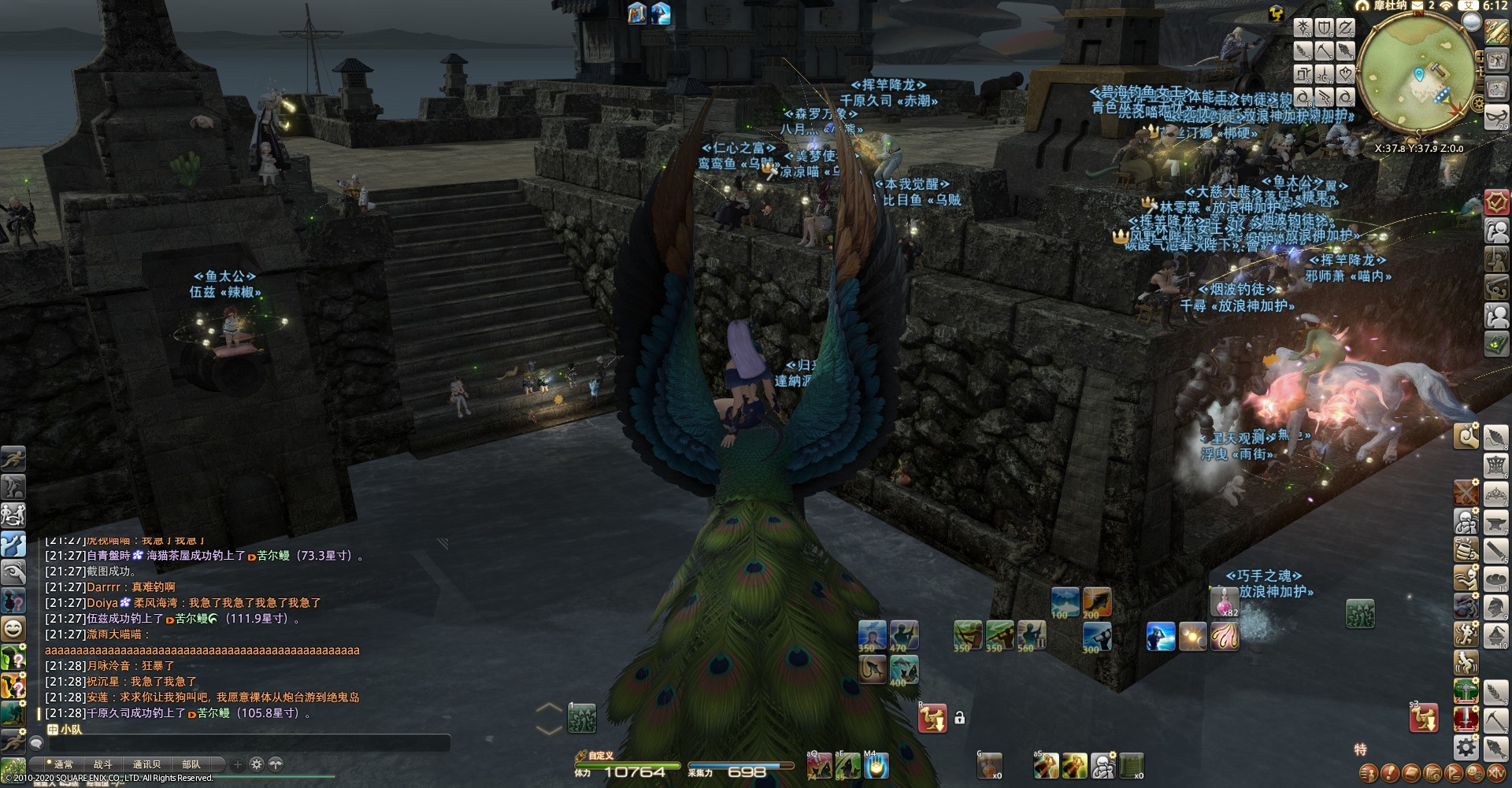The image size is (1512, 788).
Task: Open chat log settings gear
Action: tap(256, 764)
